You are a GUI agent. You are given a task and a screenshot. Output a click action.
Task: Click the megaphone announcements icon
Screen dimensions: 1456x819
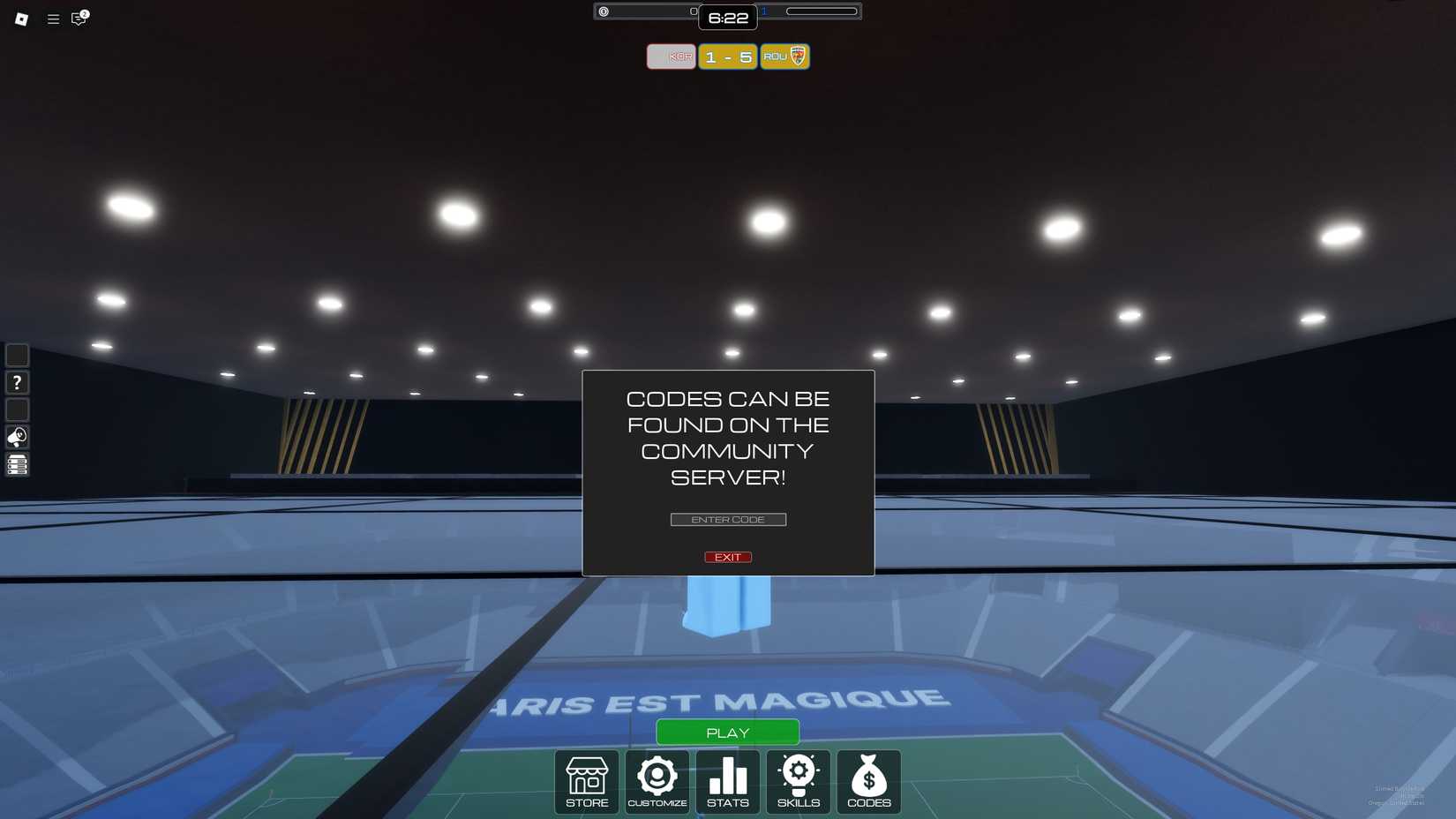[17, 436]
